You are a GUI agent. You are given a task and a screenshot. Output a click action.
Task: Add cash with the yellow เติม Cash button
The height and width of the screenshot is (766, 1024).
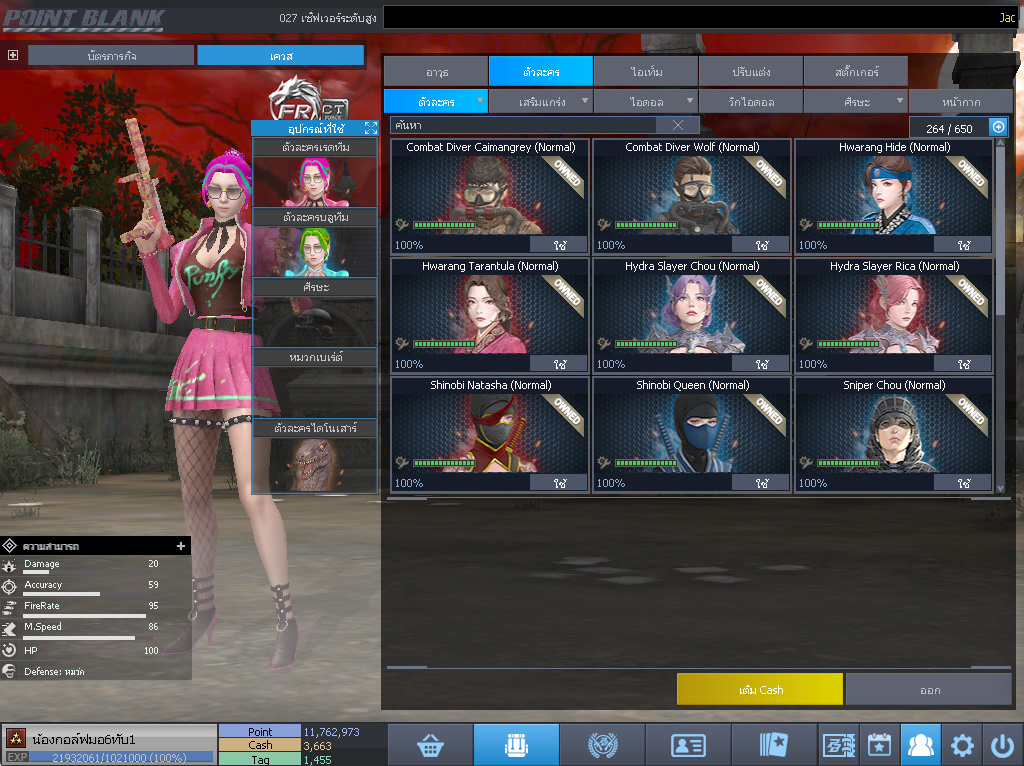pyautogui.click(x=759, y=689)
